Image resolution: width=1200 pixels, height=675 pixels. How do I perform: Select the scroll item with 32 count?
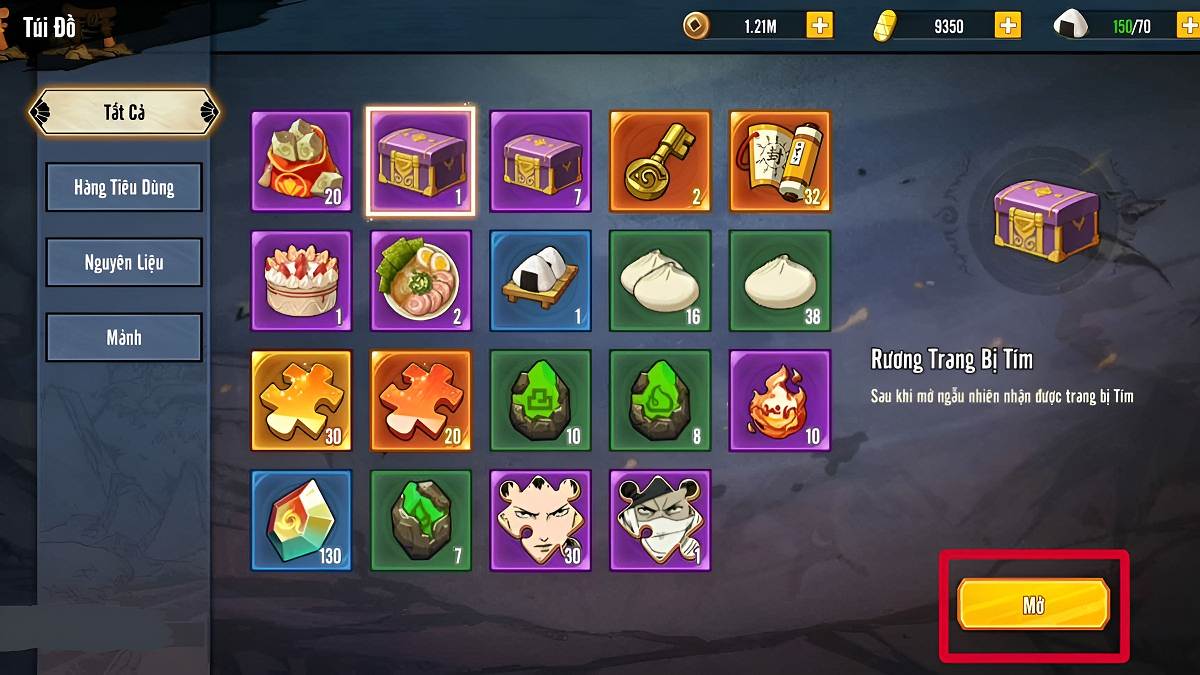(x=780, y=161)
